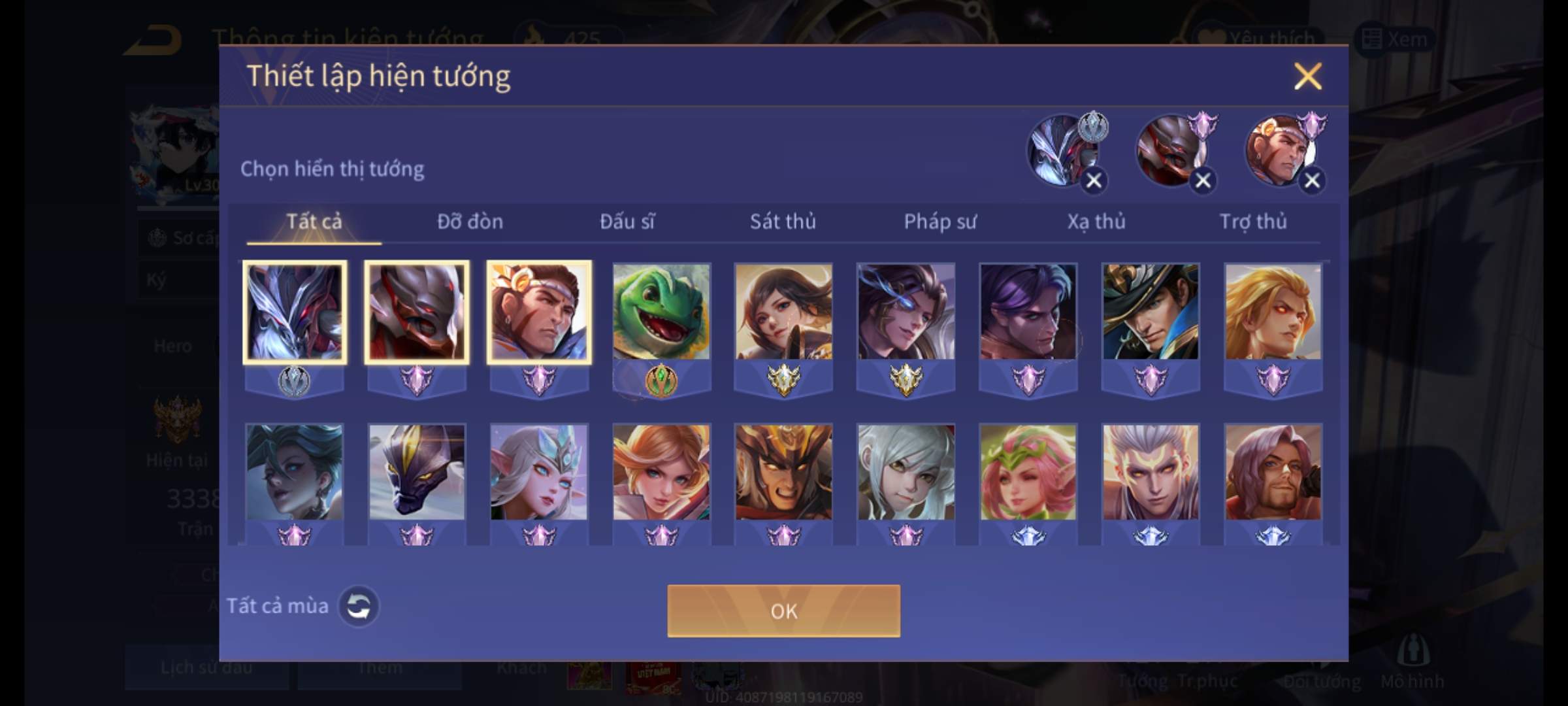Select the horned golden helmet warrior
The width and height of the screenshot is (1568, 706).
pyautogui.click(x=783, y=472)
